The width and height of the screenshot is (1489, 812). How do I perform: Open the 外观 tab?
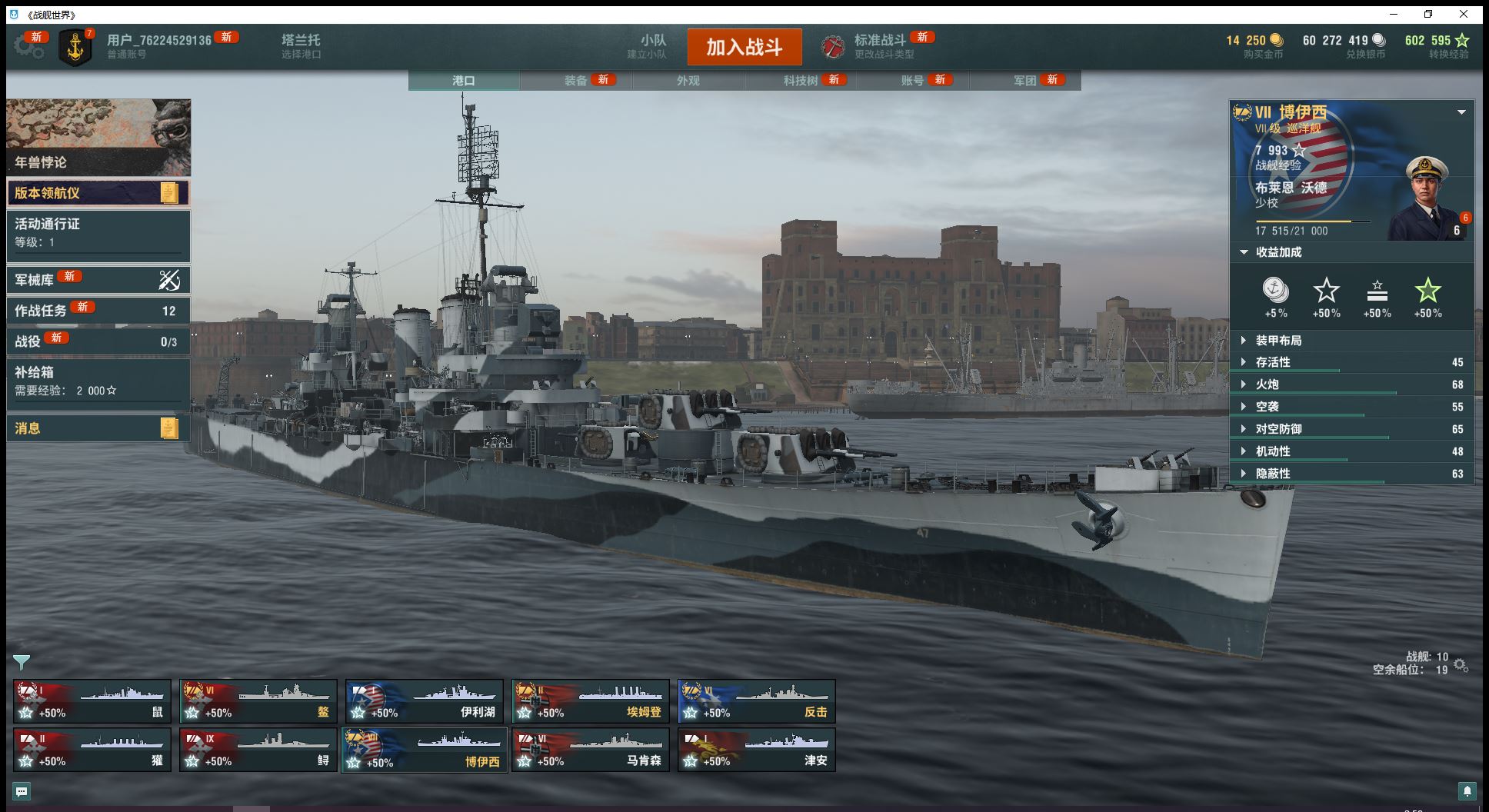688,81
